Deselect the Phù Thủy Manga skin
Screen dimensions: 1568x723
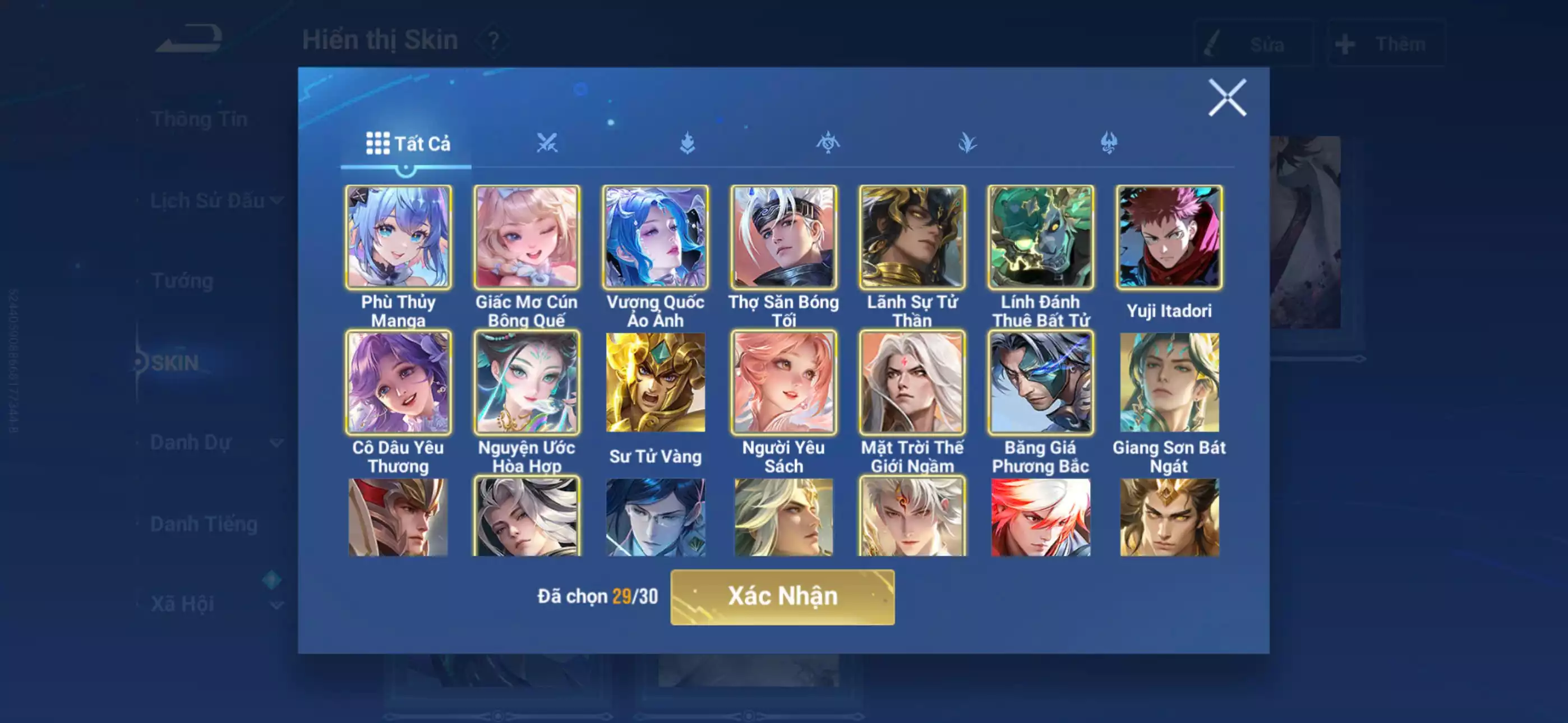click(x=399, y=237)
